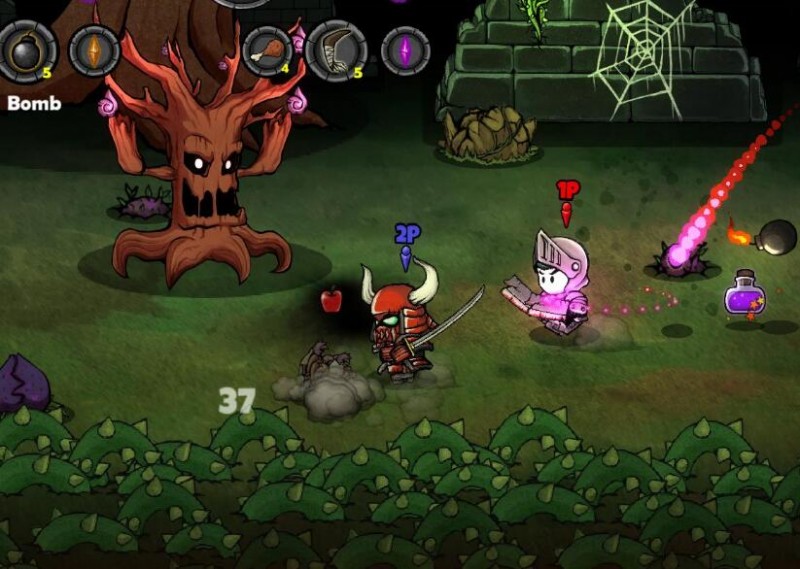
Task: Select the clawed horn item slot
Action: [336, 50]
